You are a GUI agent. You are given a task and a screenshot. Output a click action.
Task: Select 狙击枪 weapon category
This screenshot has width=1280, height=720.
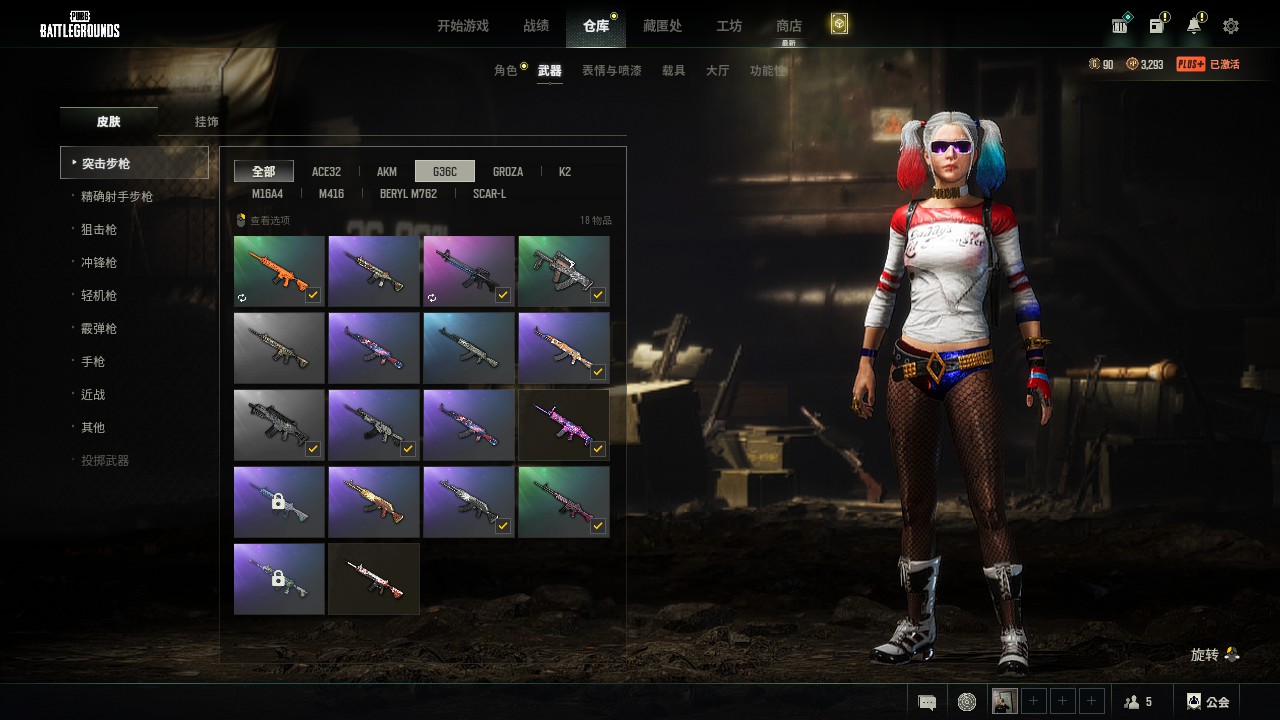[99, 230]
